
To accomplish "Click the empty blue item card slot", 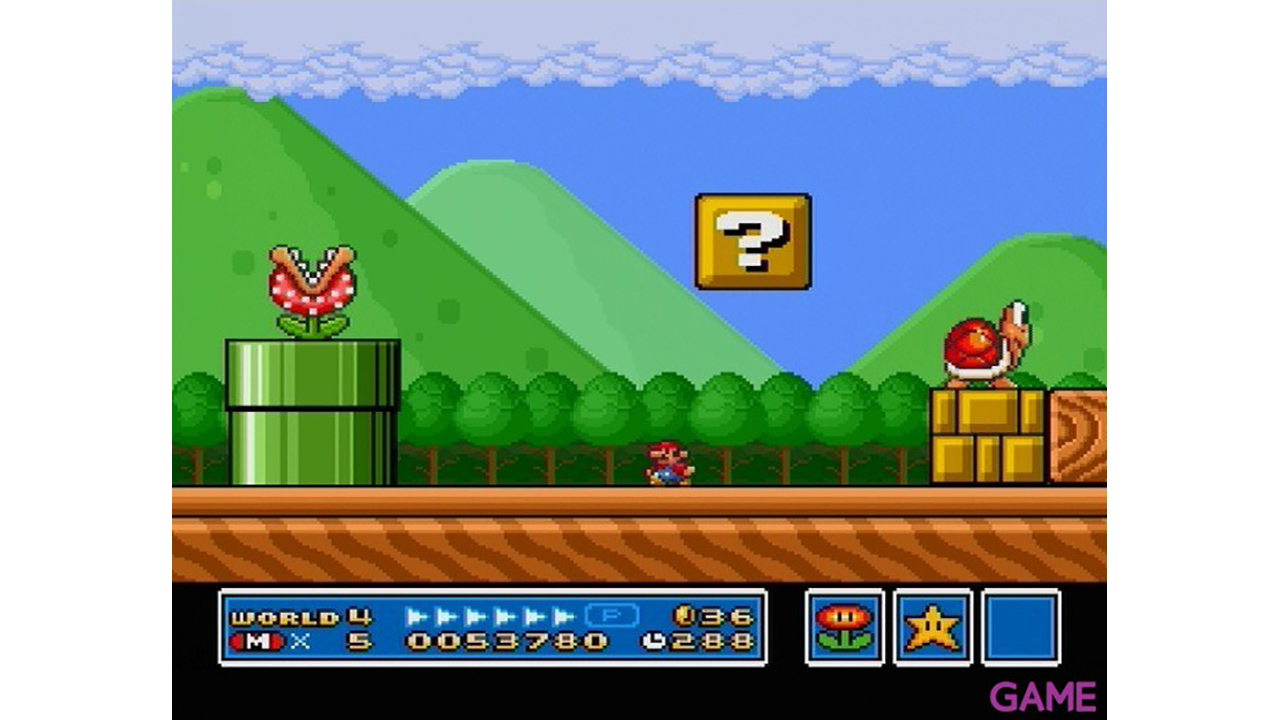I will click(1021, 627).
